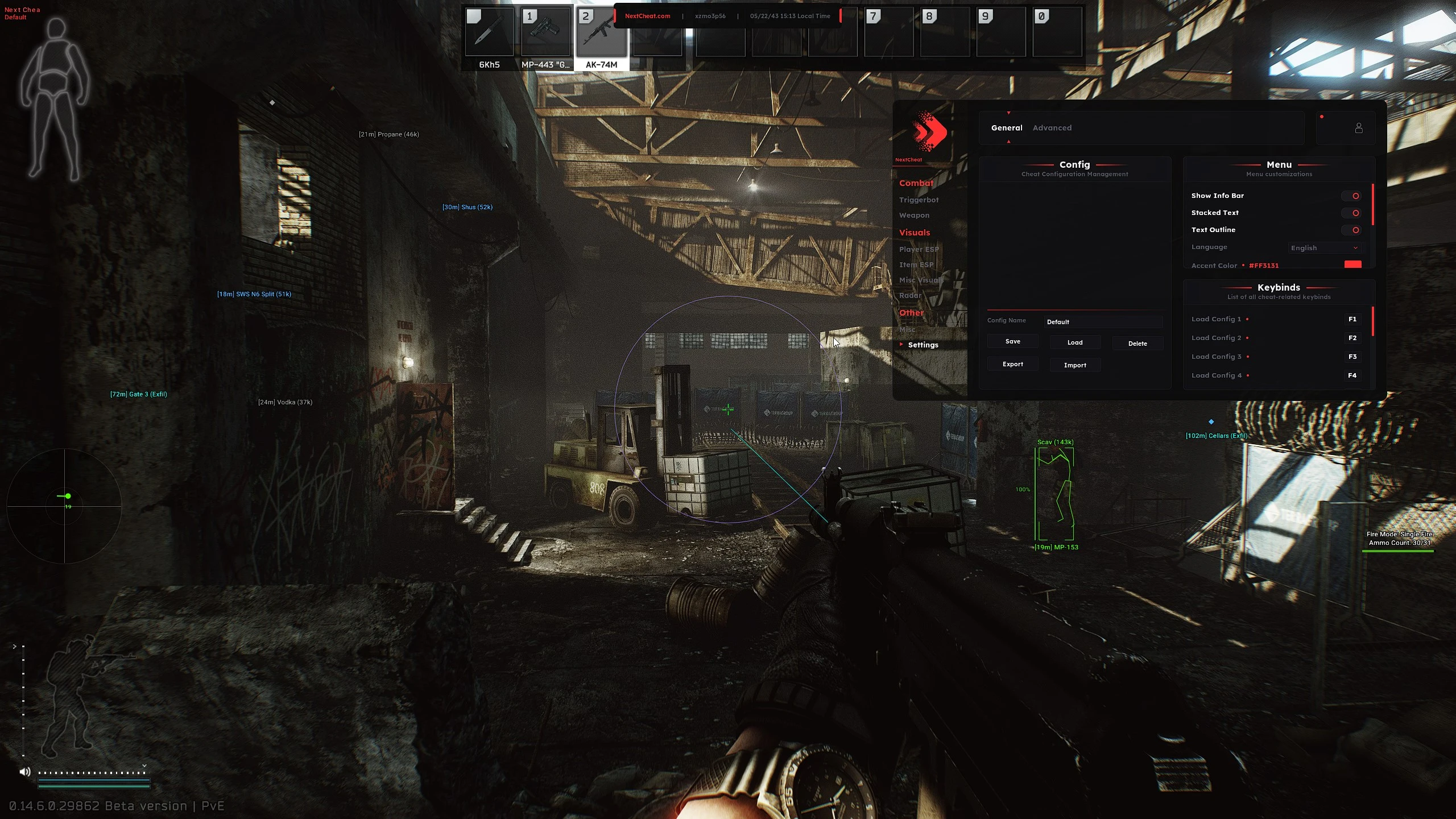Open the user profile icon in the menu
The image size is (1456, 819).
tap(1358, 128)
